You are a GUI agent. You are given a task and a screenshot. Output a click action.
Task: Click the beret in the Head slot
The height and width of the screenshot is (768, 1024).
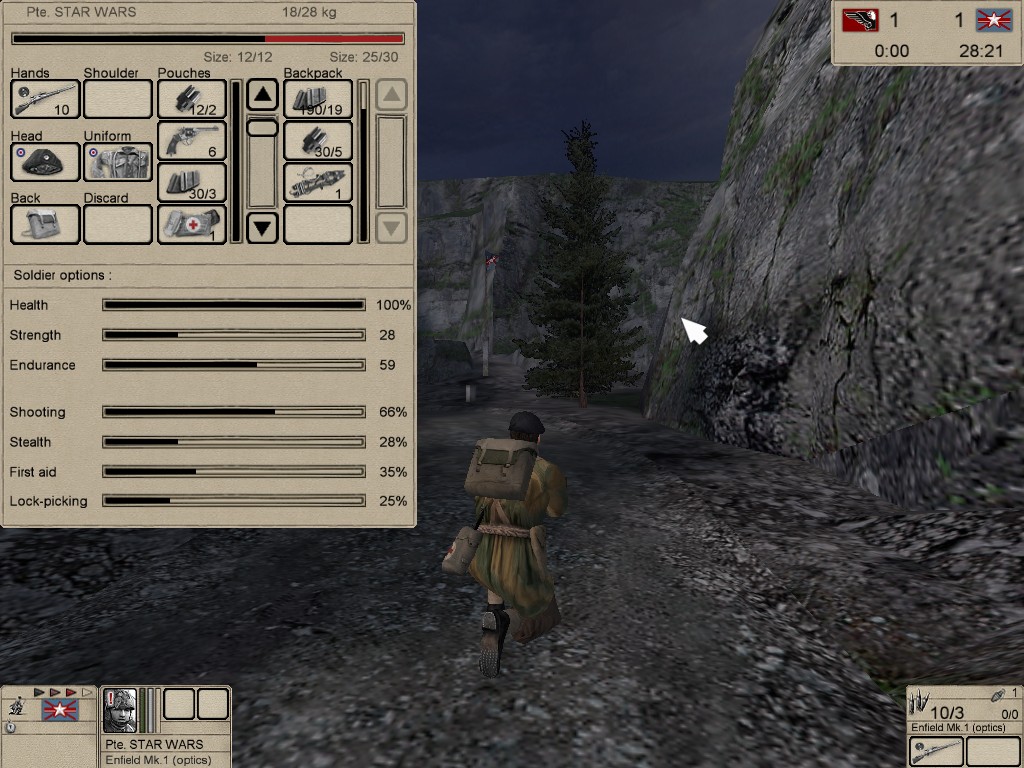(x=45, y=161)
